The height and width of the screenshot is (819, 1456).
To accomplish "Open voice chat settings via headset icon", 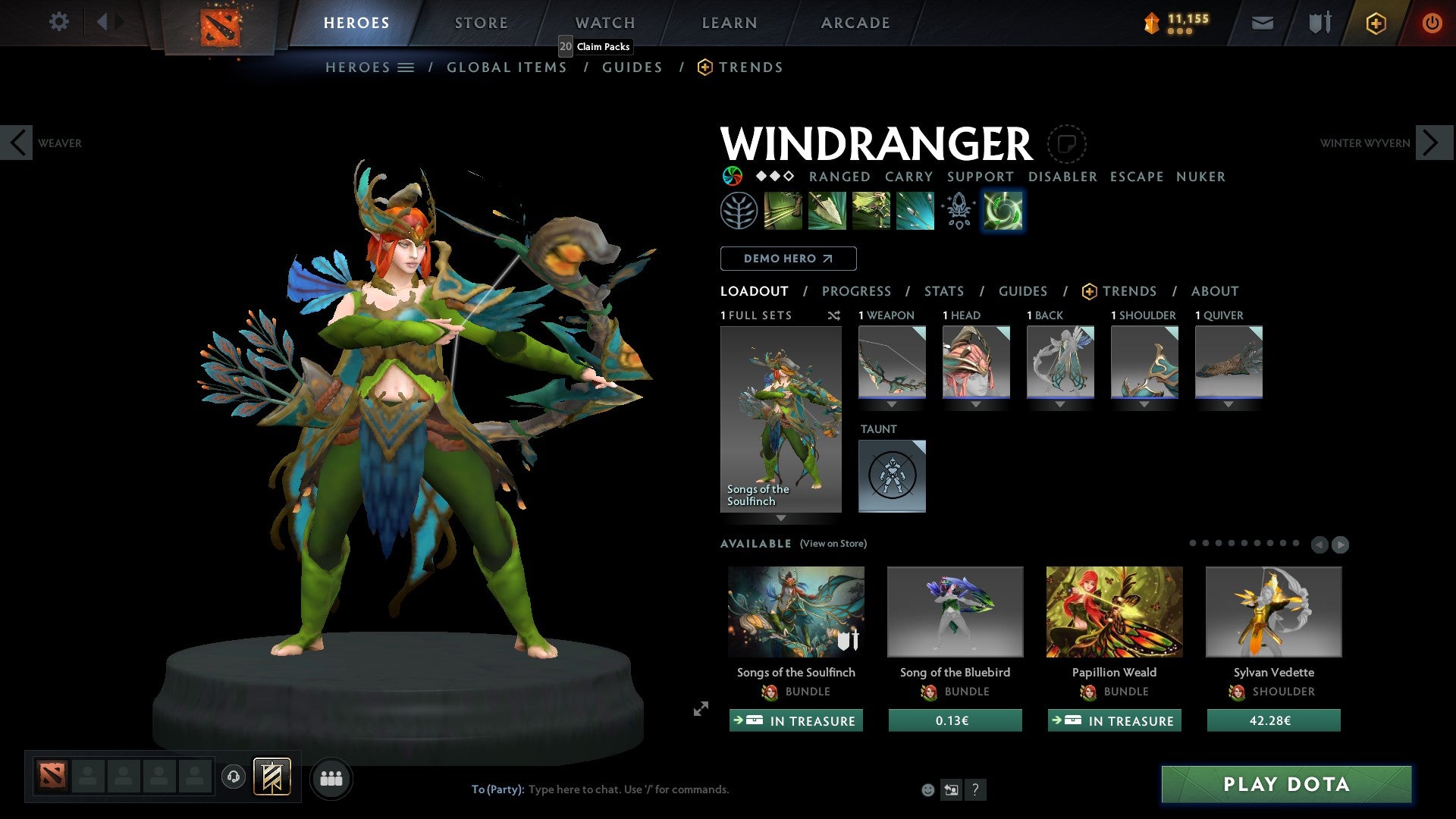I will tap(234, 778).
